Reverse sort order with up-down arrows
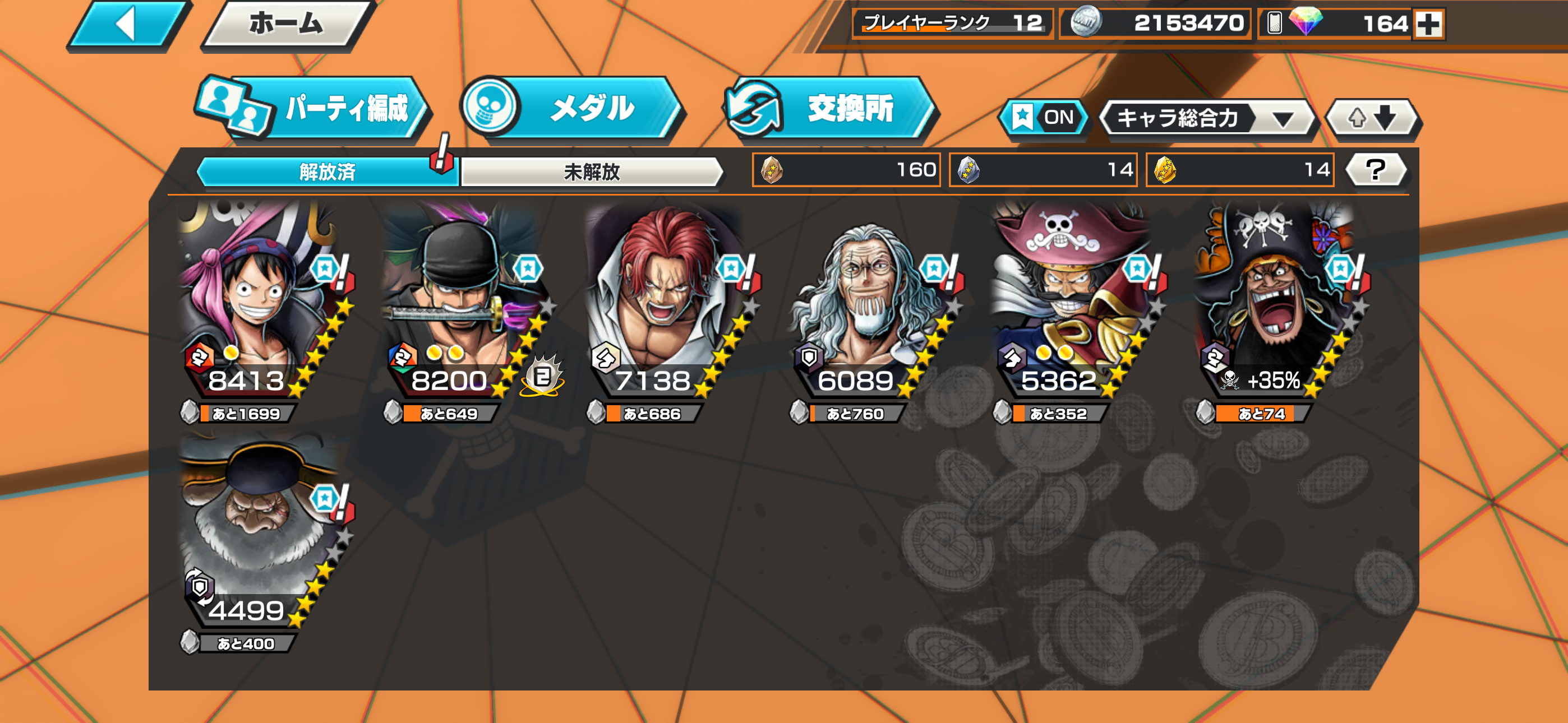 (x=1372, y=118)
